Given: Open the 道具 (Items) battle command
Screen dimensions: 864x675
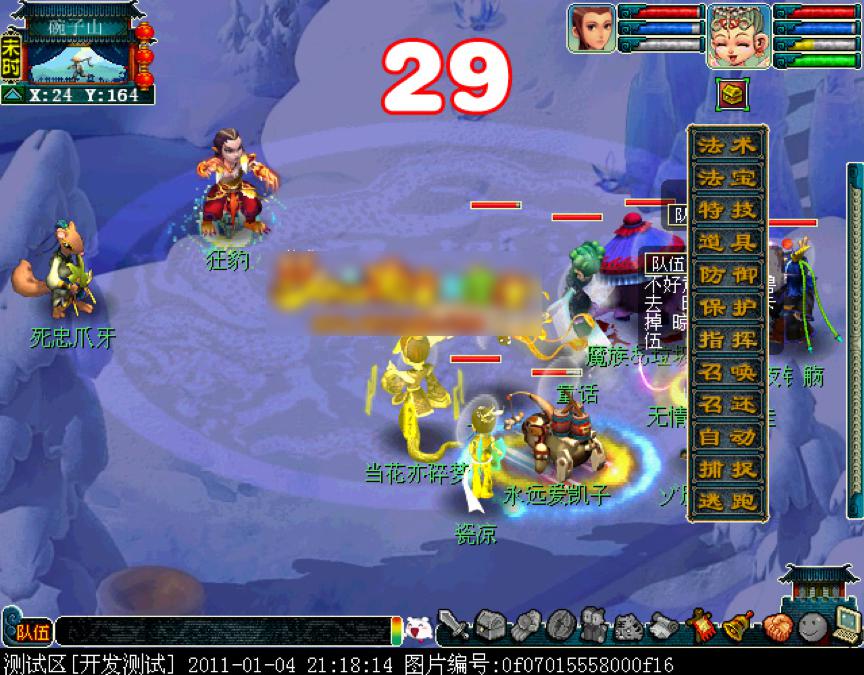Looking at the screenshot, I should [x=728, y=243].
